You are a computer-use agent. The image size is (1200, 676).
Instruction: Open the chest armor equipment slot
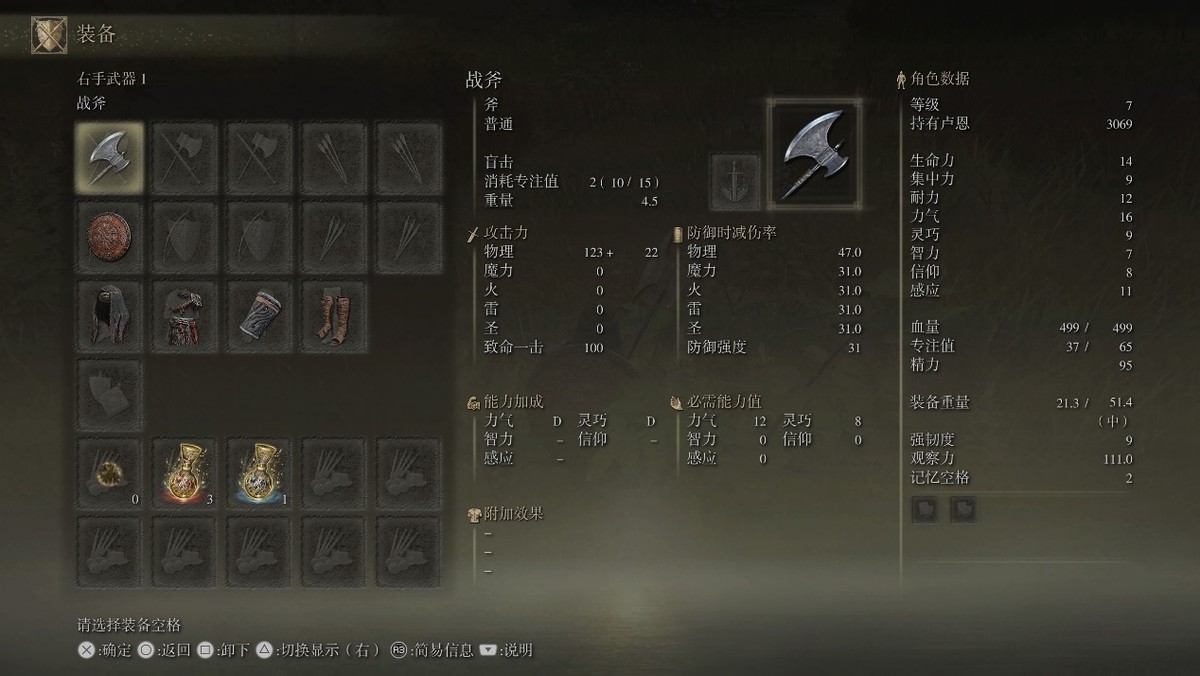(185, 313)
